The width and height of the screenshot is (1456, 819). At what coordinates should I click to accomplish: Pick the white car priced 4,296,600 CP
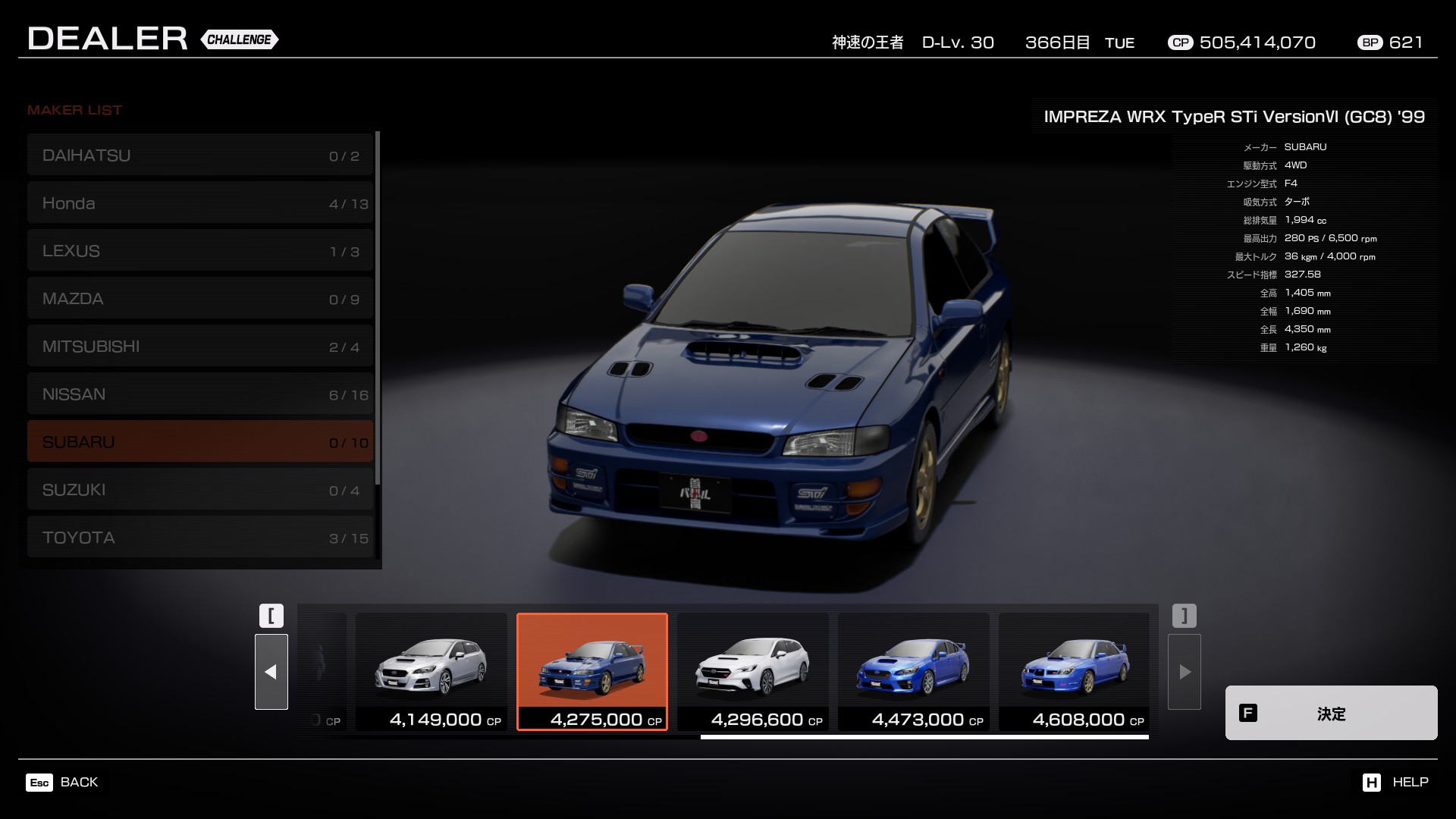tap(752, 672)
